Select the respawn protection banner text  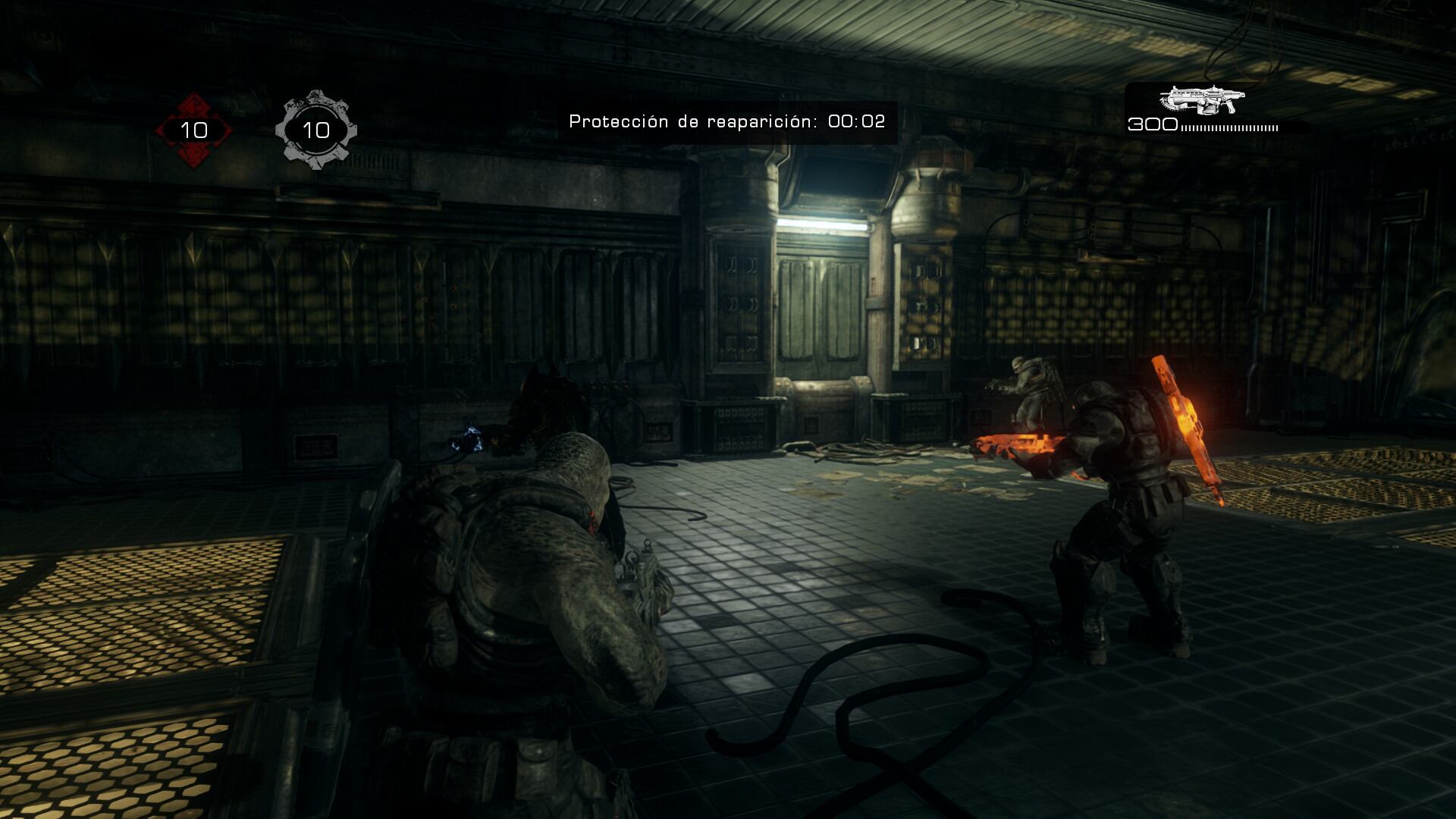pos(728,119)
